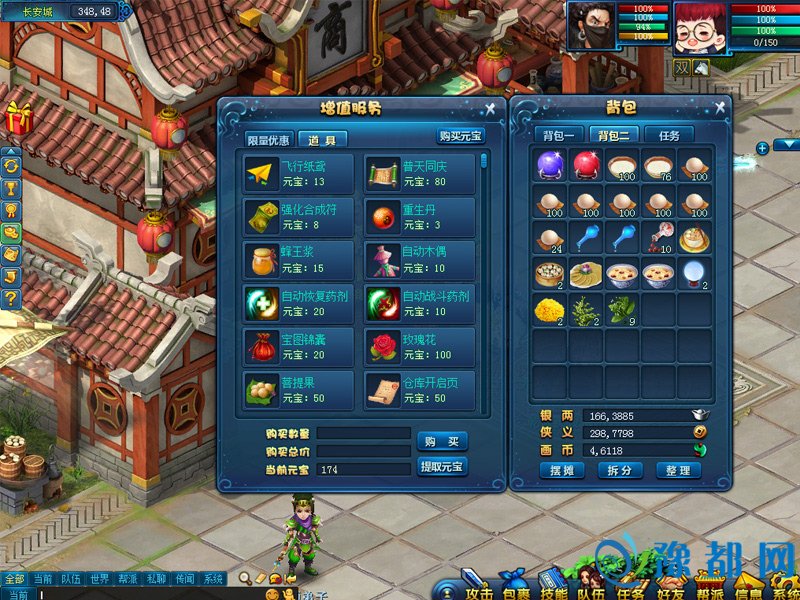This screenshot has height=600, width=800.
Task: Click the 整理 sort button
Action: tap(678, 470)
